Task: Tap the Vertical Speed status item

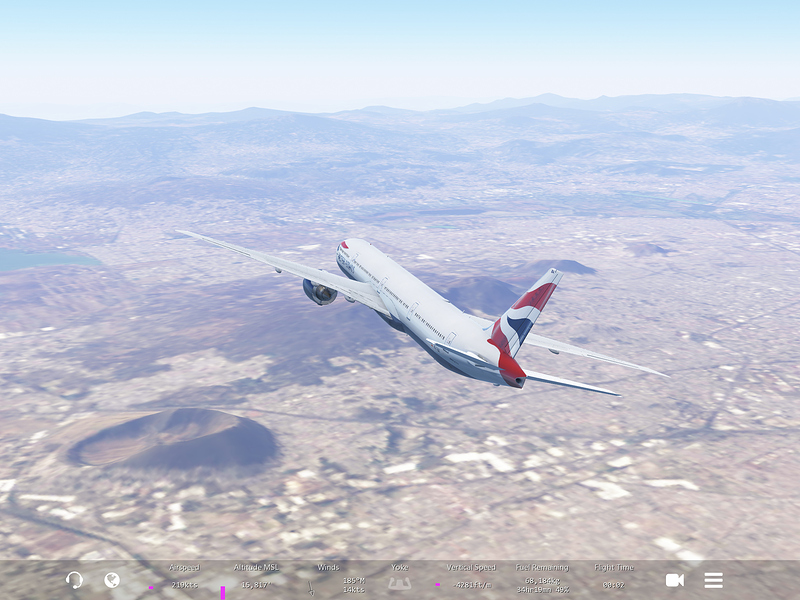Action: click(470, 578)
